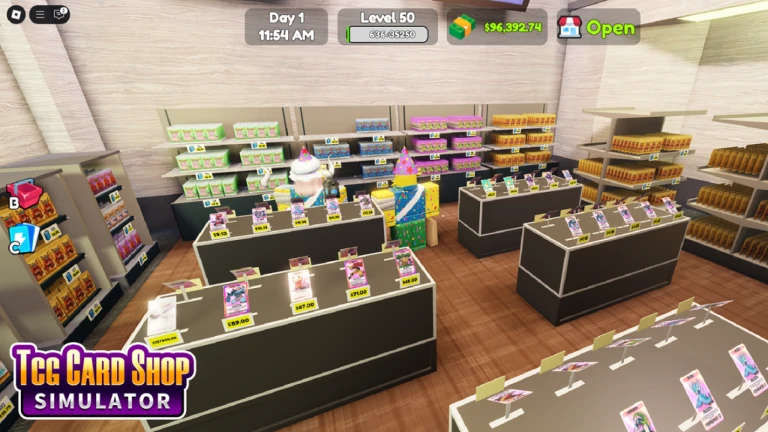Open the Roblox main menu

[x=12, y=14]
